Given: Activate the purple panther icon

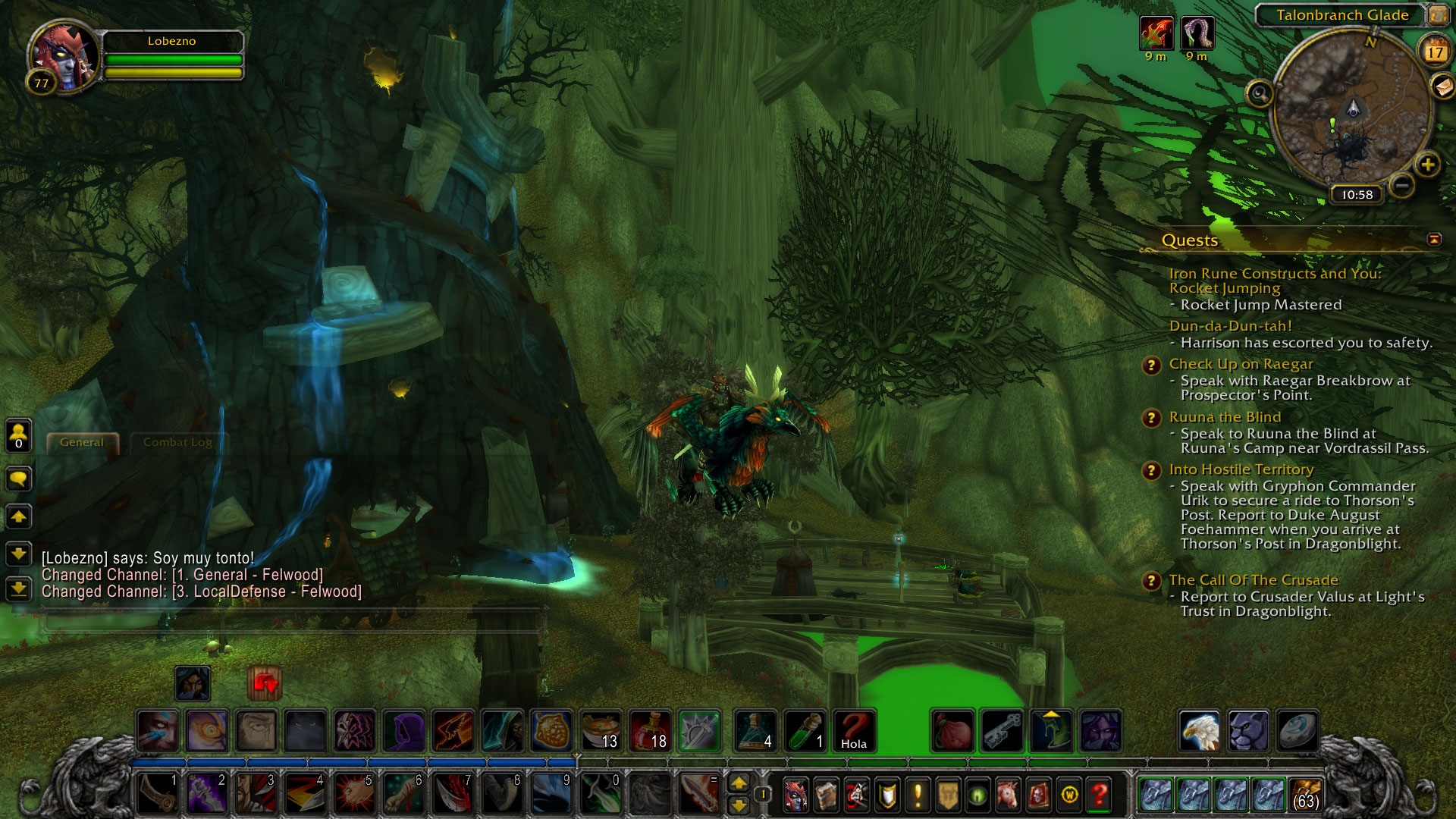Looking at the screenshot, I should pos(1247,731).
